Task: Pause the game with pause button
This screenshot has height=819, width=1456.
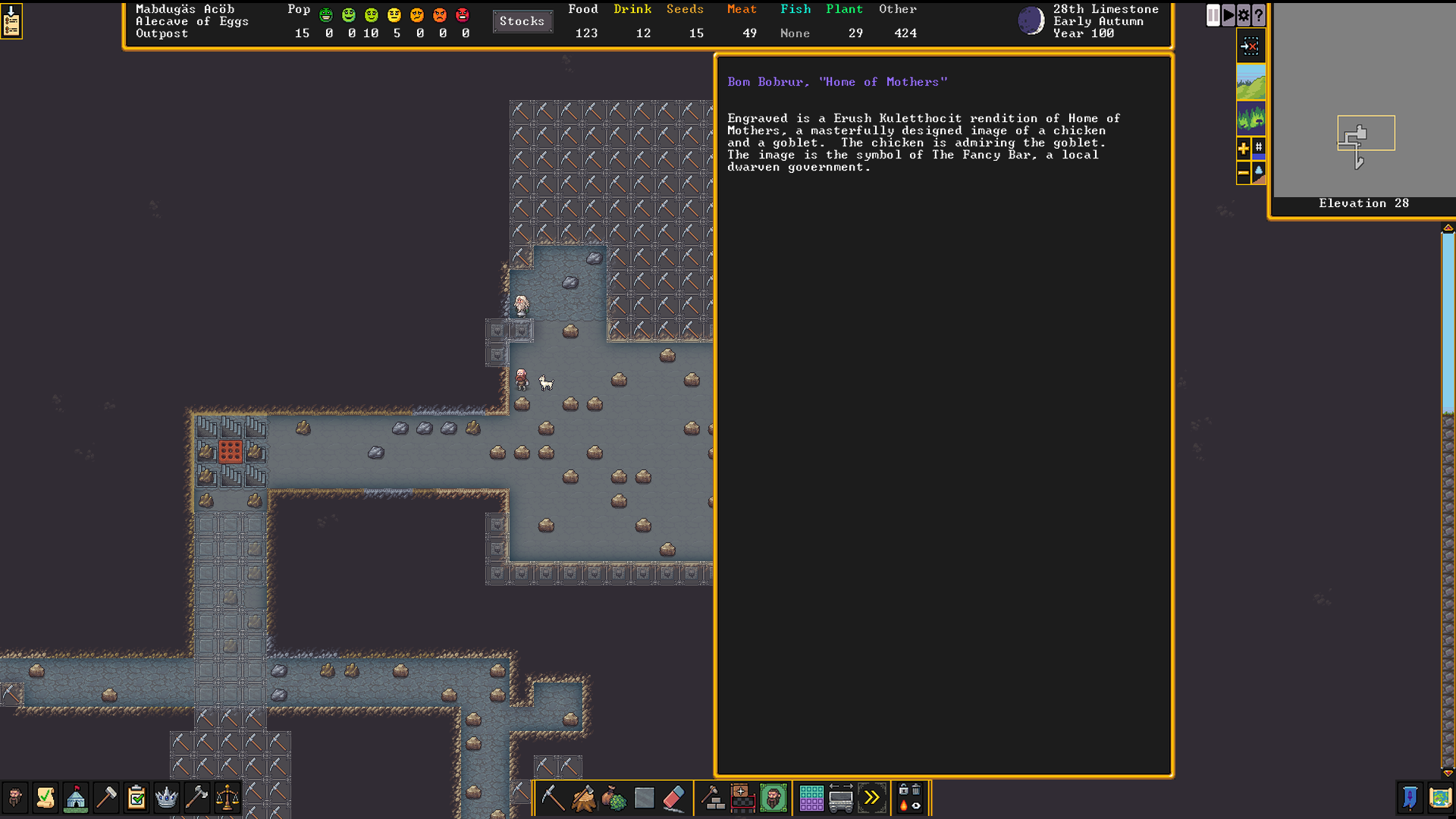Action: click(x=1212, y=15)
